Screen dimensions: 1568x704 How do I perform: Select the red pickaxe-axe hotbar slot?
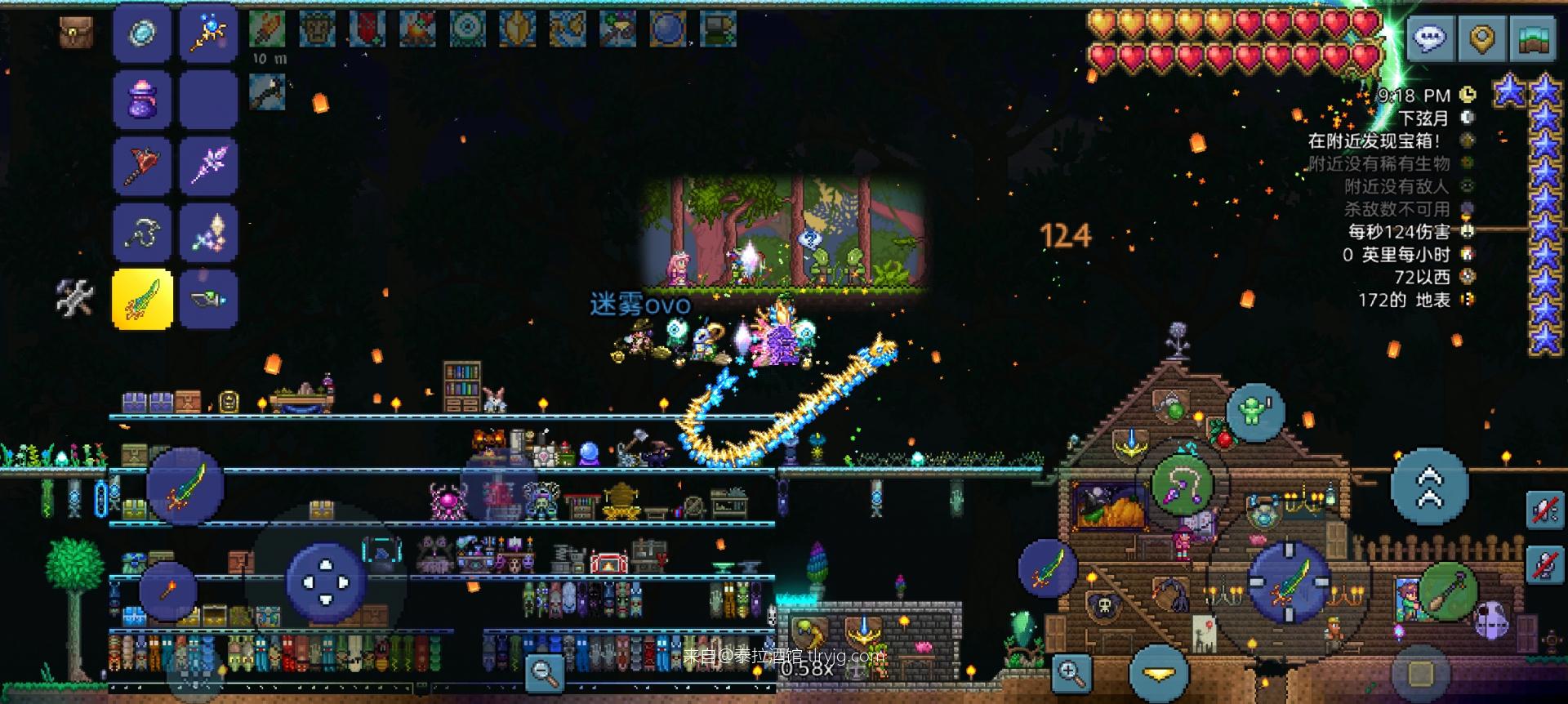click(142, 166)
